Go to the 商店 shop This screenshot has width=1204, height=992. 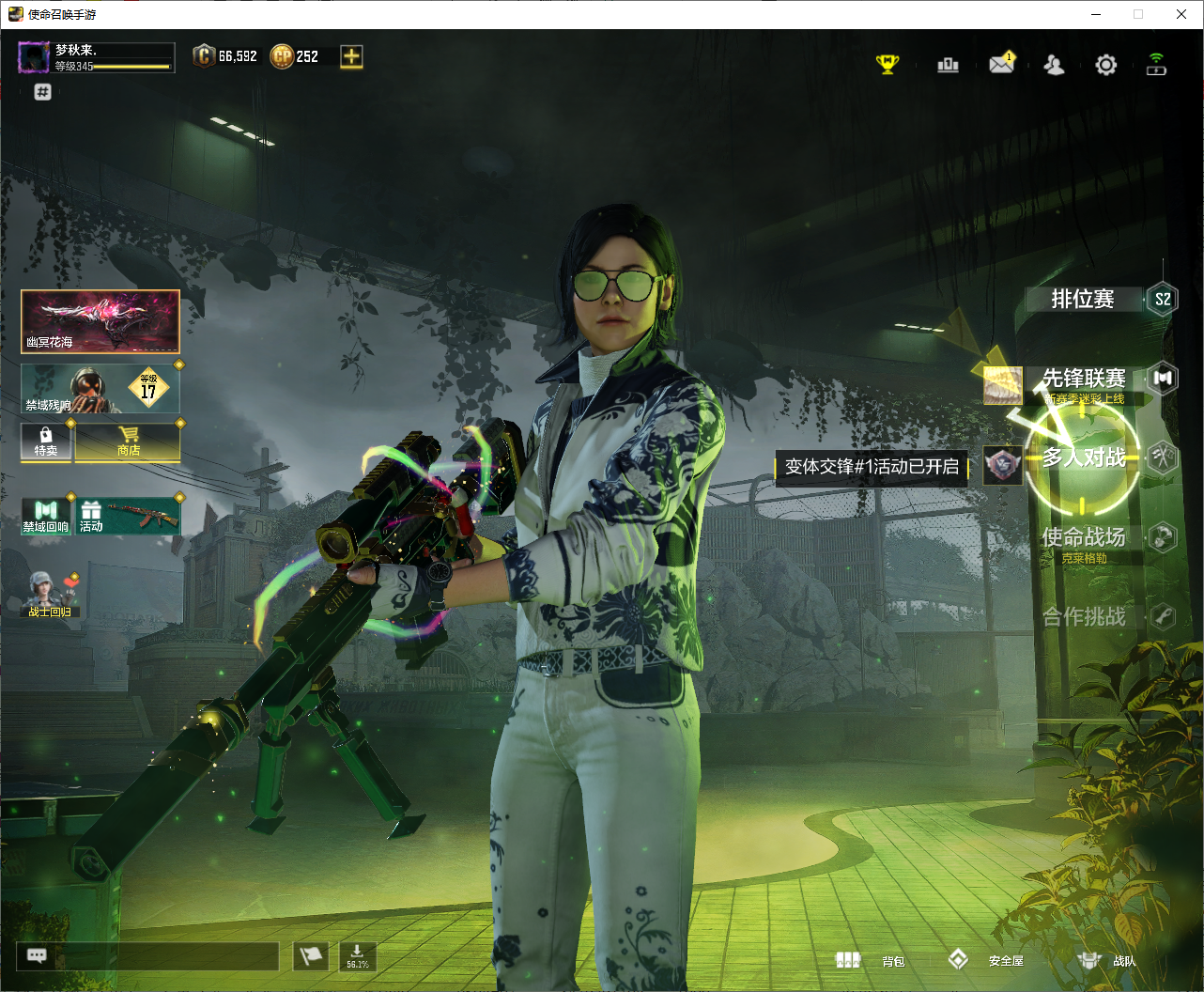point(129,442)
